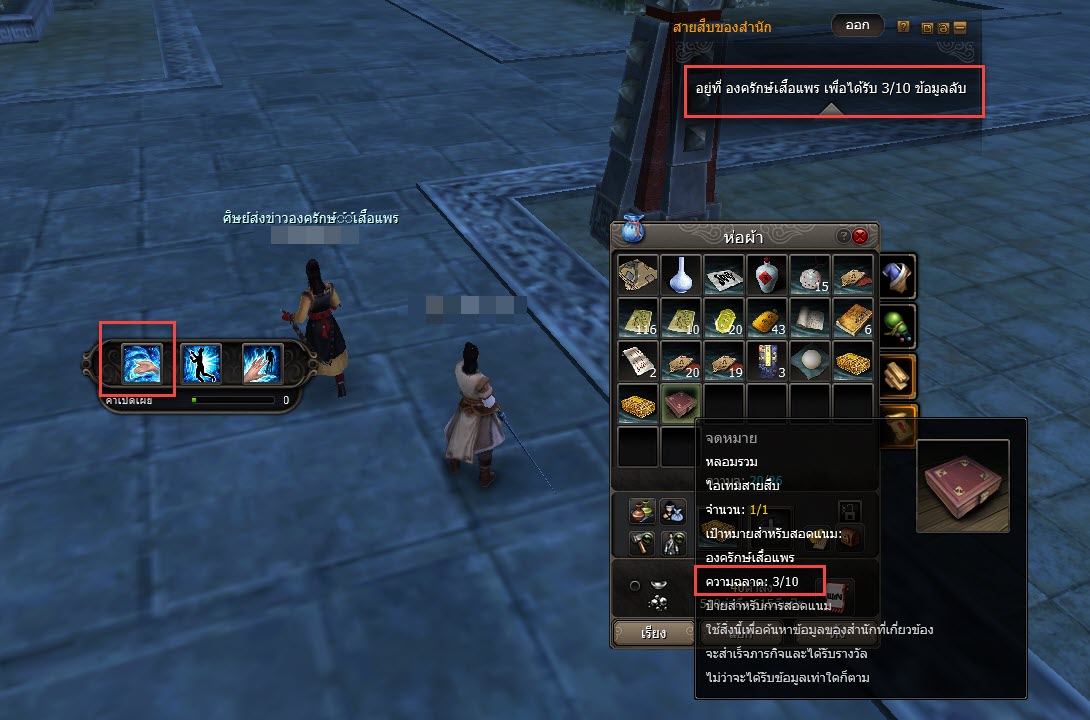Select the torn map item
1090x720 pixels.
pos(637,274)
